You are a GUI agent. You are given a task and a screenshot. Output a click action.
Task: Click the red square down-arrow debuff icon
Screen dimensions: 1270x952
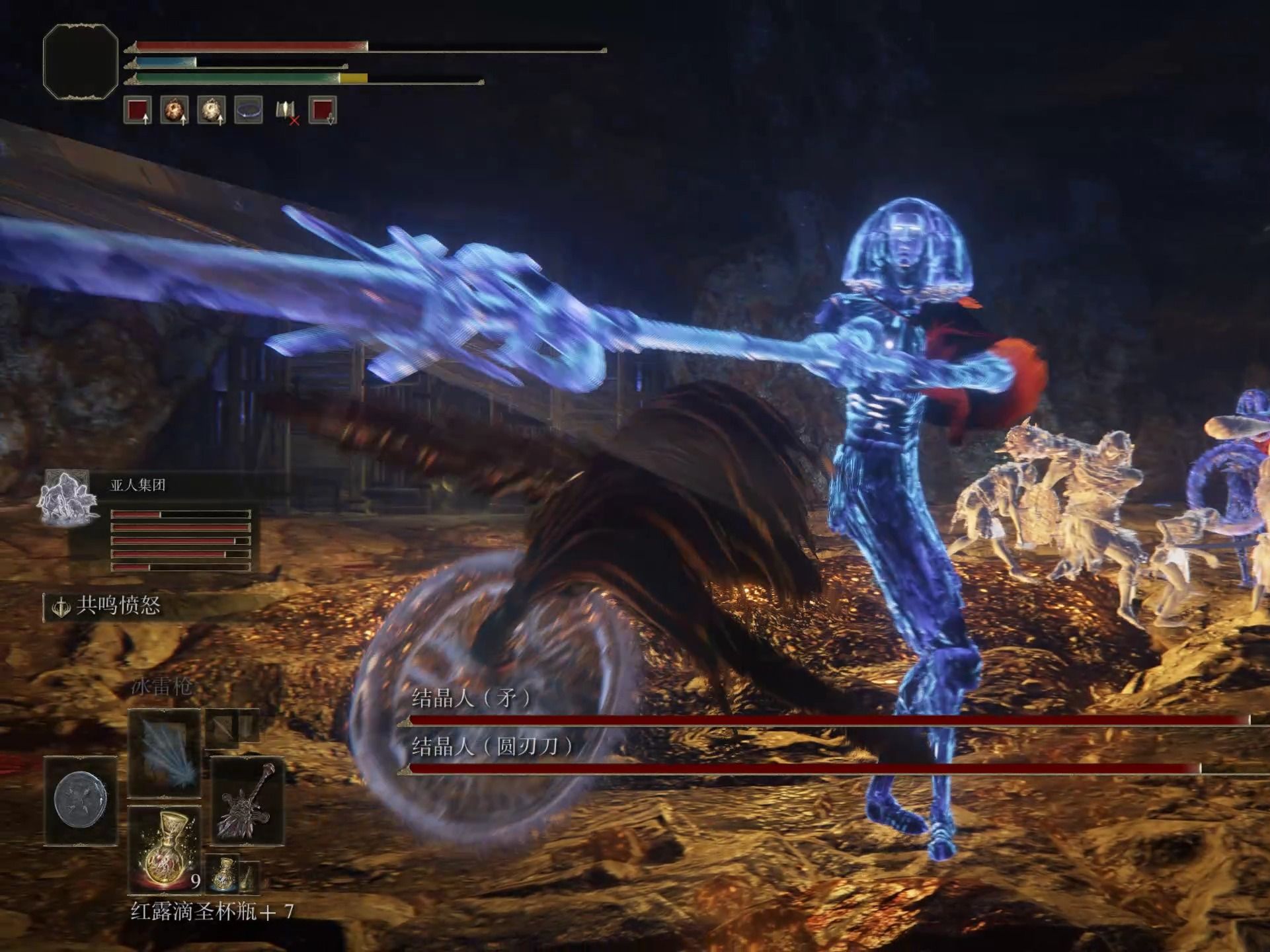click(323, 110)
